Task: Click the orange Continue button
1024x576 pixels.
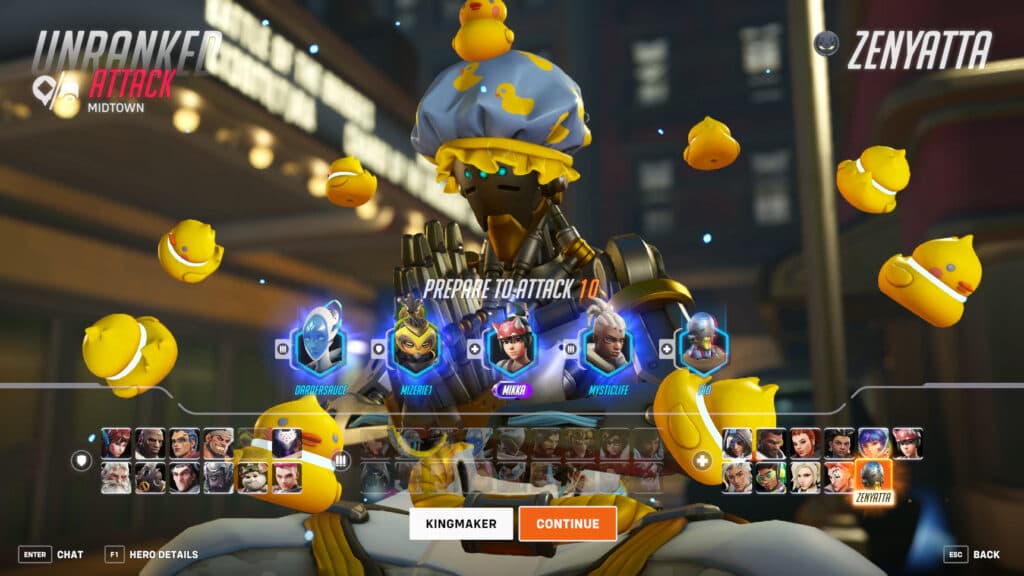Action: [567, 523]
